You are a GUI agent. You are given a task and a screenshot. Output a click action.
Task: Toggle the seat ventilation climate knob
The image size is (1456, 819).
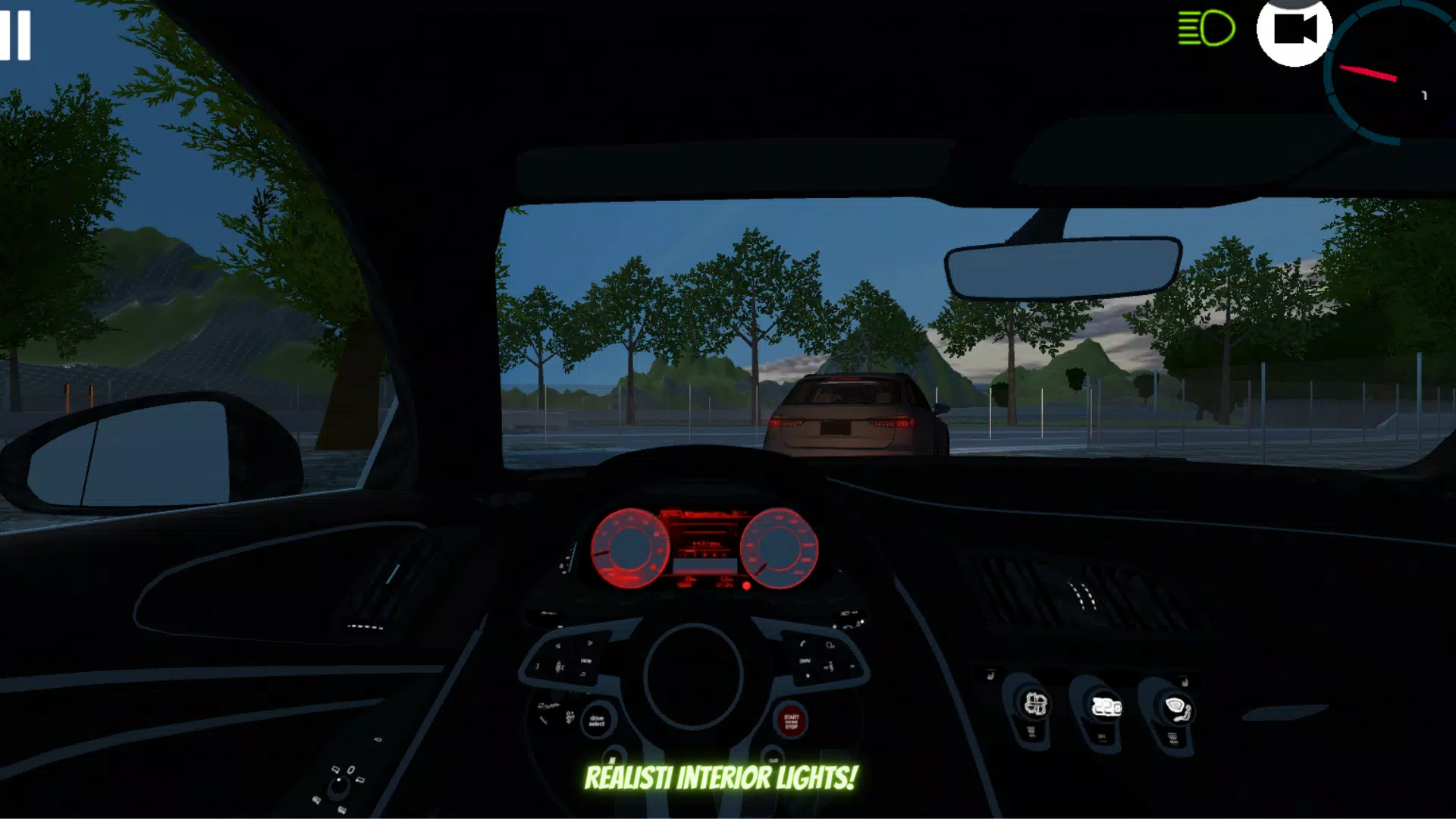coord(1035,705)
